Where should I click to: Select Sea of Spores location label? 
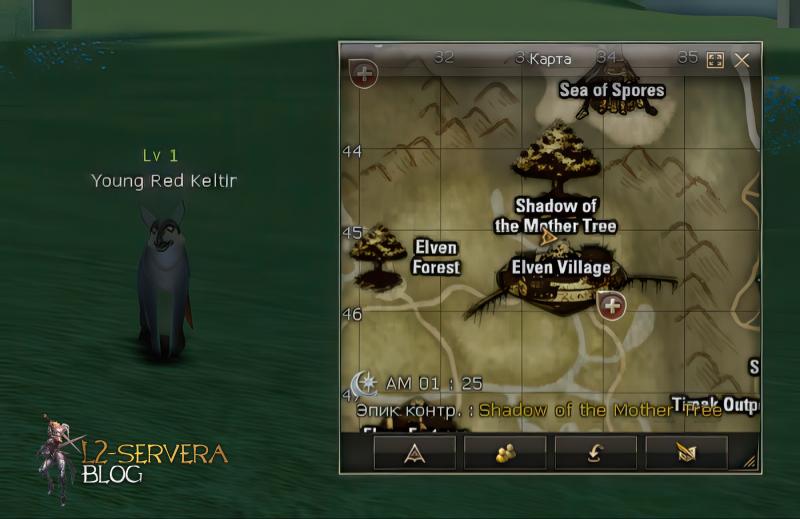coord(612,90)
